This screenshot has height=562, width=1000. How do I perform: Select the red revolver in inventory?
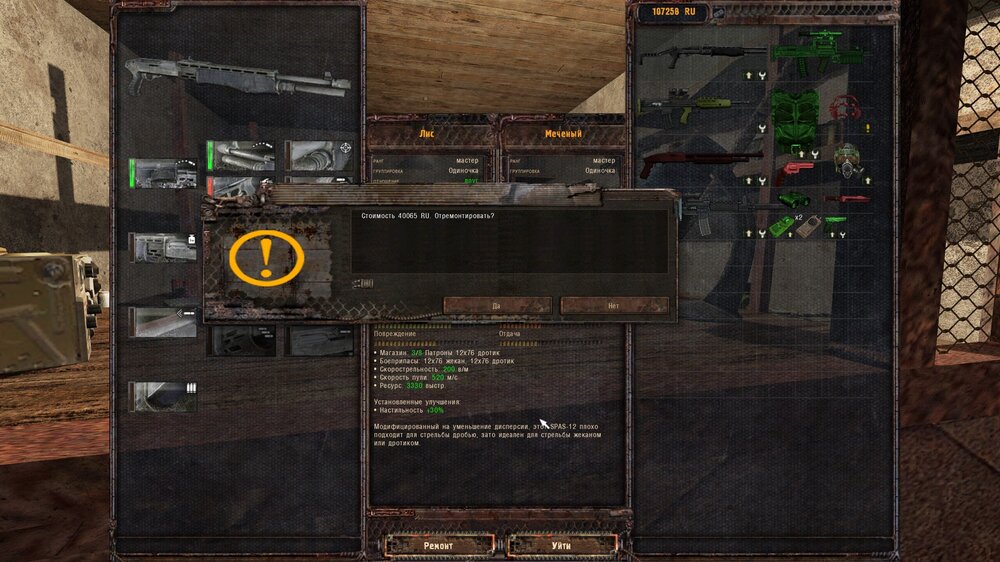point(796,171)
